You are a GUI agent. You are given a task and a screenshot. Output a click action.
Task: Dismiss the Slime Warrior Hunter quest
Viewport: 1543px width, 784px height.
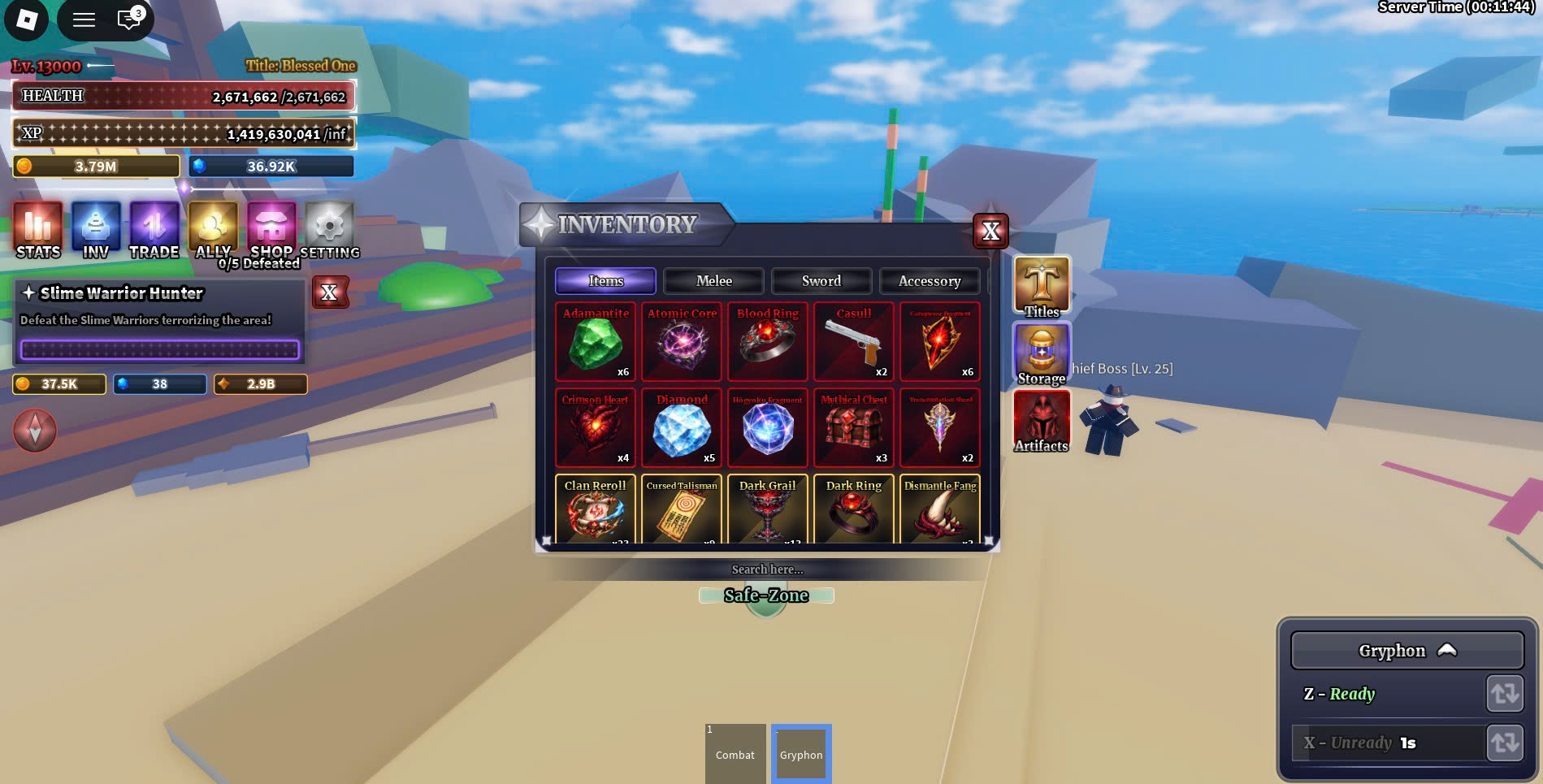click(329, 292)
